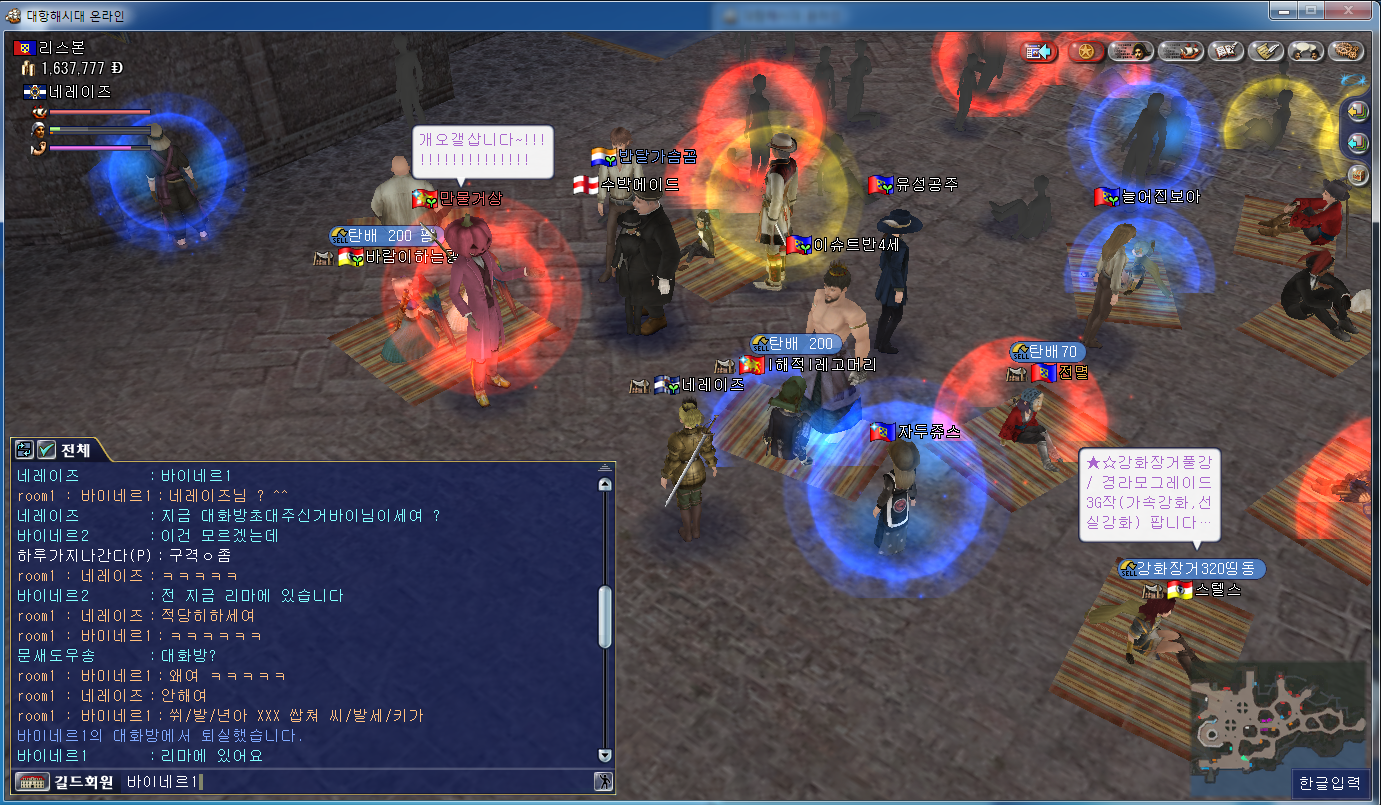Close the game window

point(1349,10)
